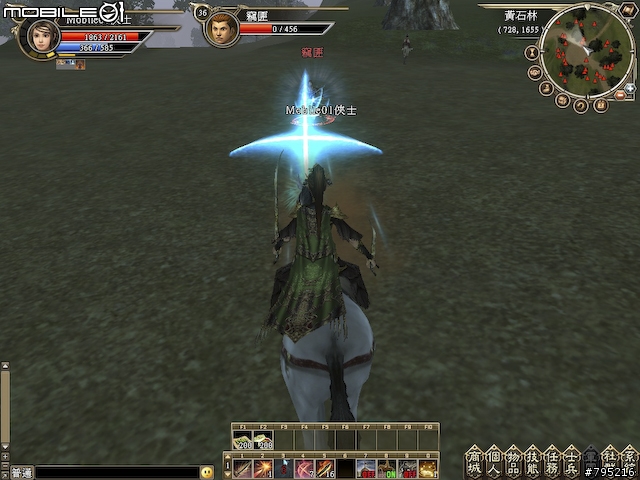Click the minimap
This screenshot has width=640, height=480.
click(586, 50)
